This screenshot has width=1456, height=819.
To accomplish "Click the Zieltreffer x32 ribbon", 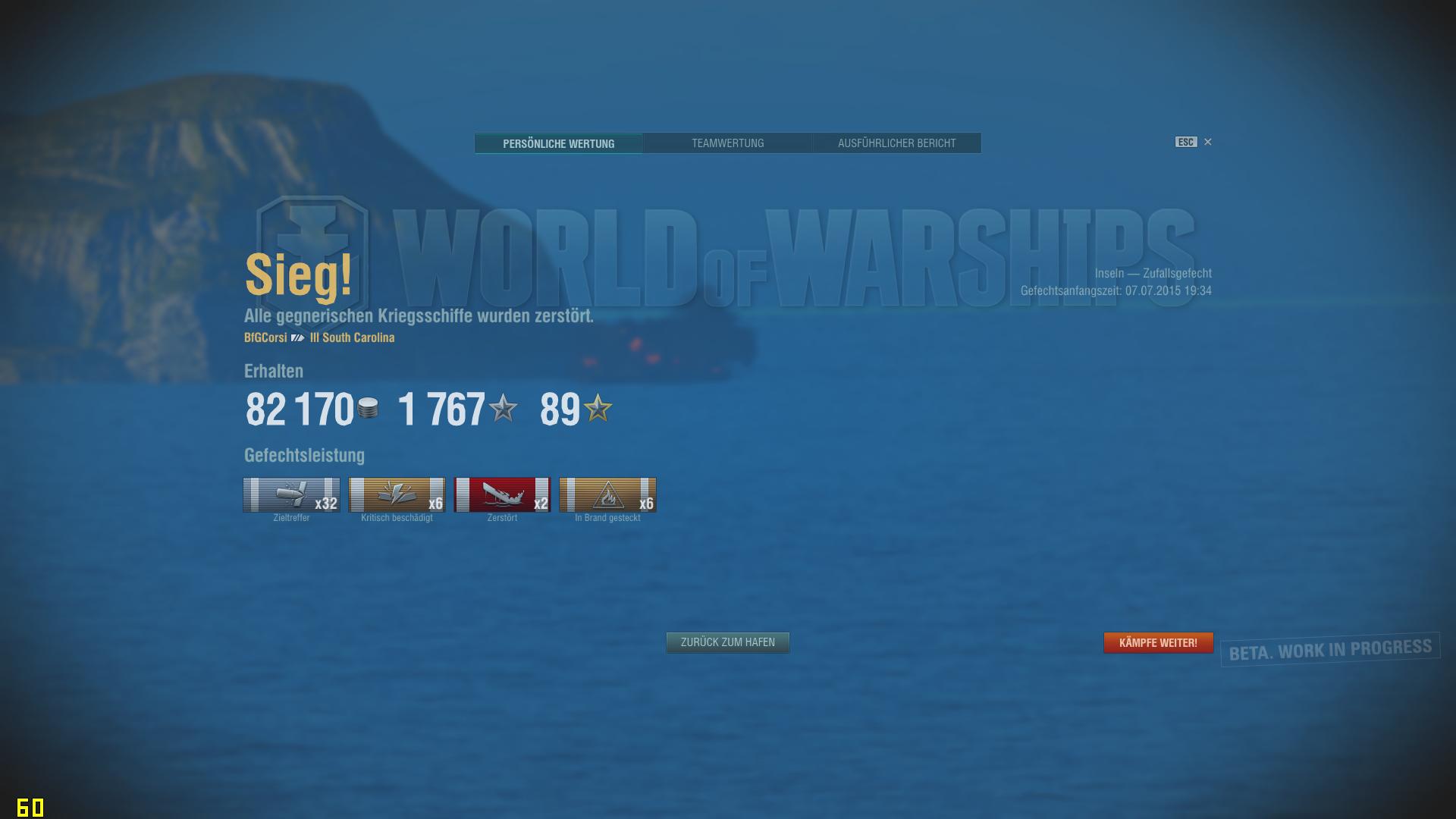I will click(291, 495).
